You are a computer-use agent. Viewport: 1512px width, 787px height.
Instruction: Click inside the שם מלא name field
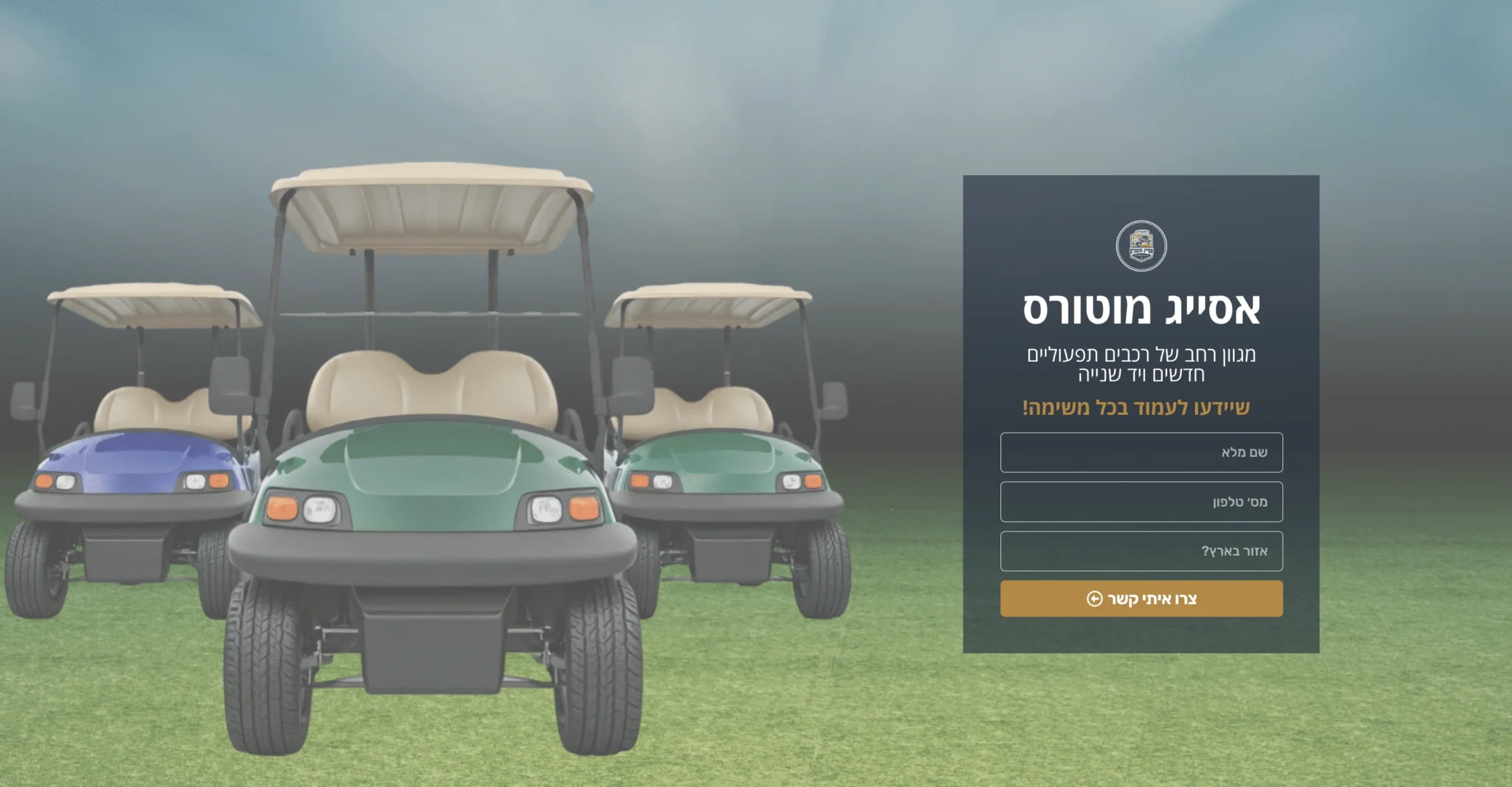[x=1141, y=453]
